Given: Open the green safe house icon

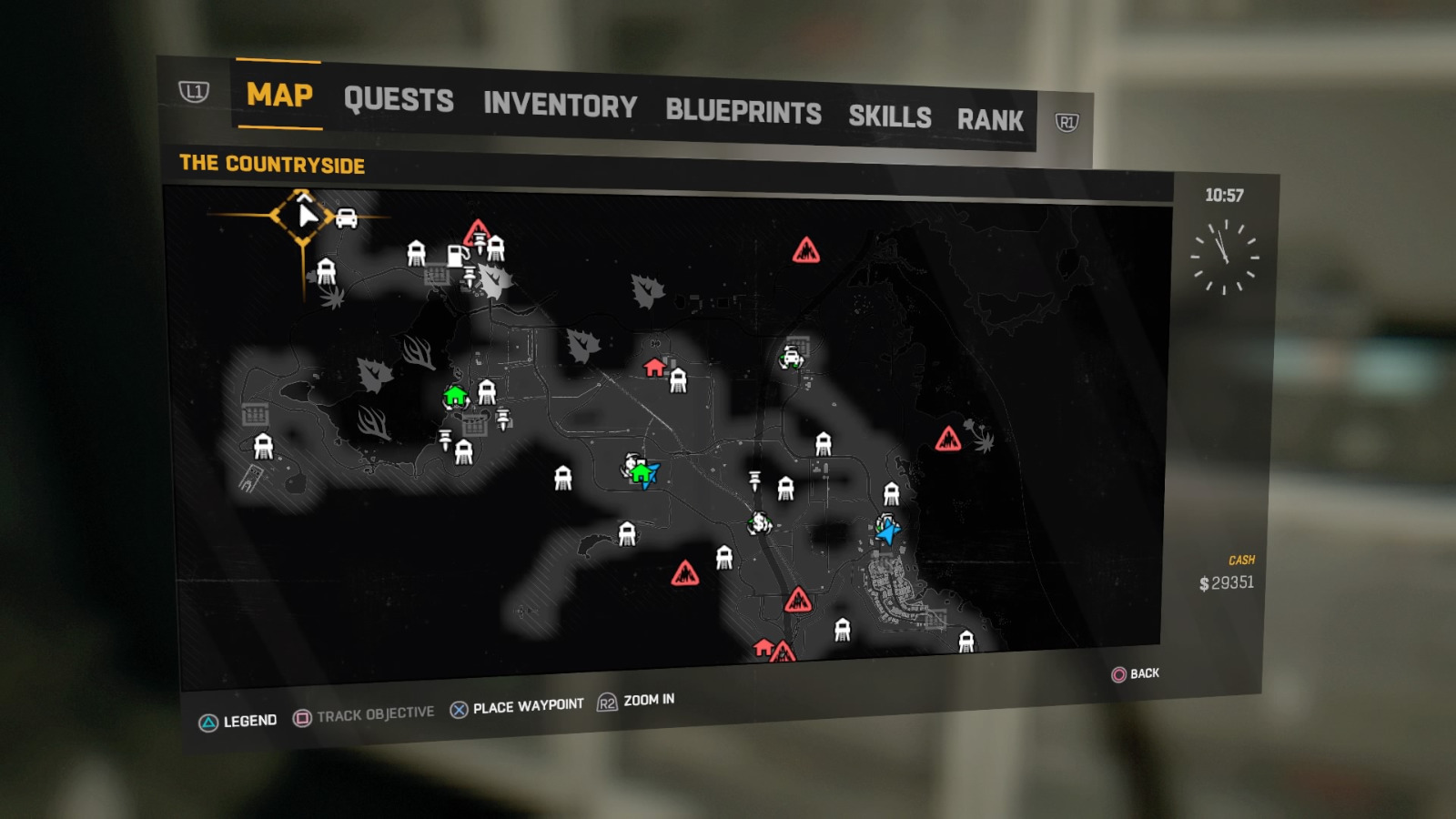Looking at the screenshot, I should click(455, 397).
